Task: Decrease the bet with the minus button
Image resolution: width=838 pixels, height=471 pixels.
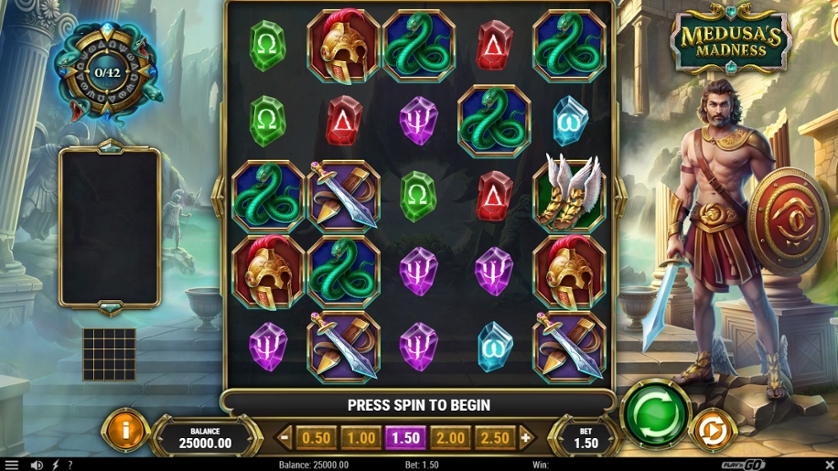Action: click(x=286, y=438)
